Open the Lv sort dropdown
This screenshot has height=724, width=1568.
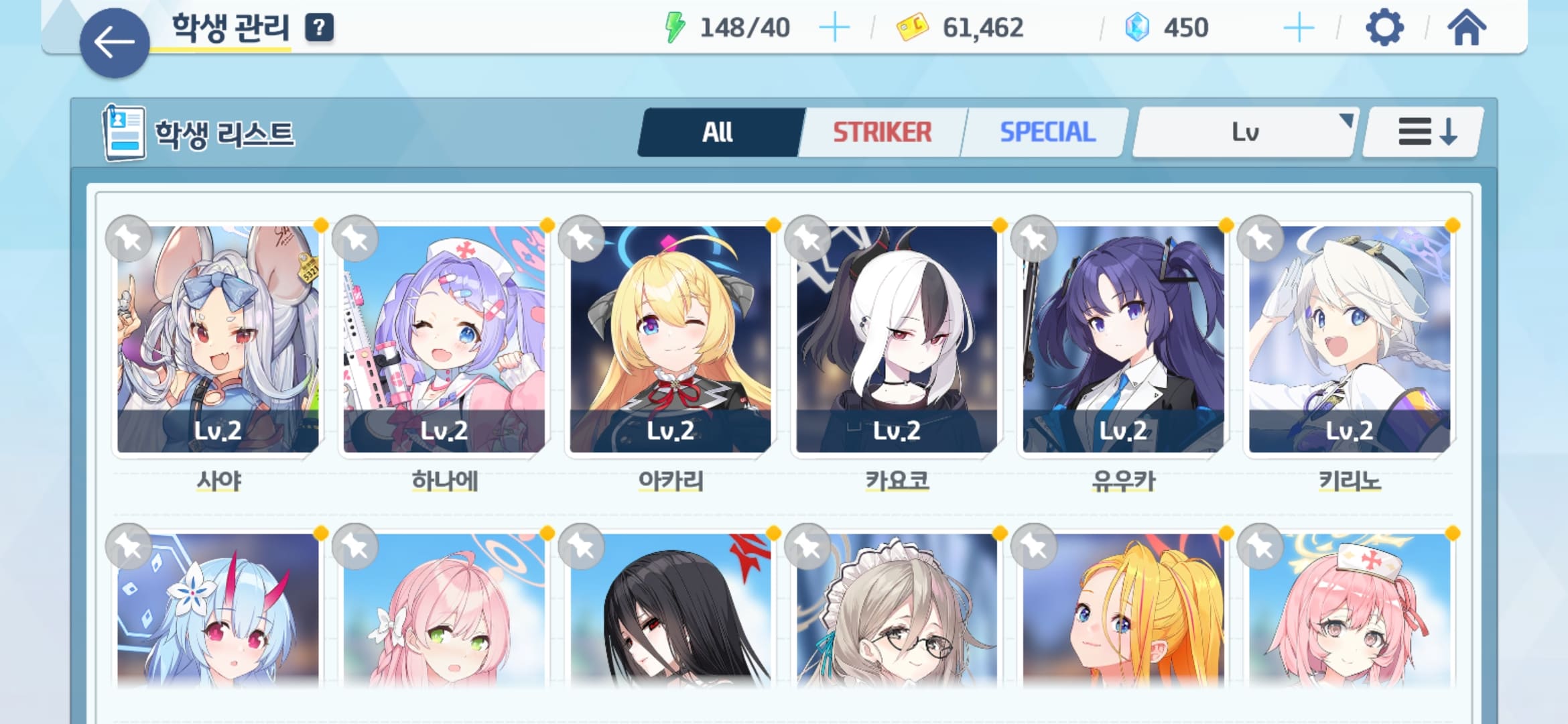point(1244,132)
